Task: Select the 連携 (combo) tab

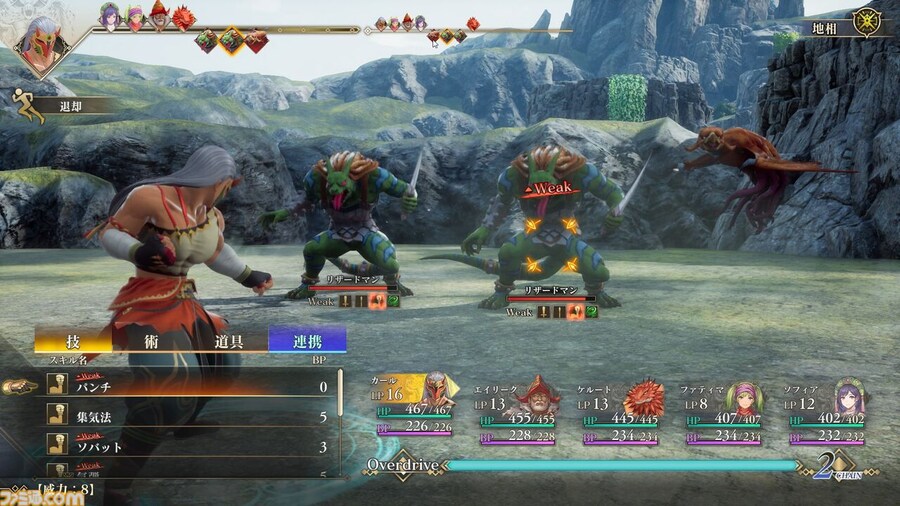Action: click(x=307, y=341)
